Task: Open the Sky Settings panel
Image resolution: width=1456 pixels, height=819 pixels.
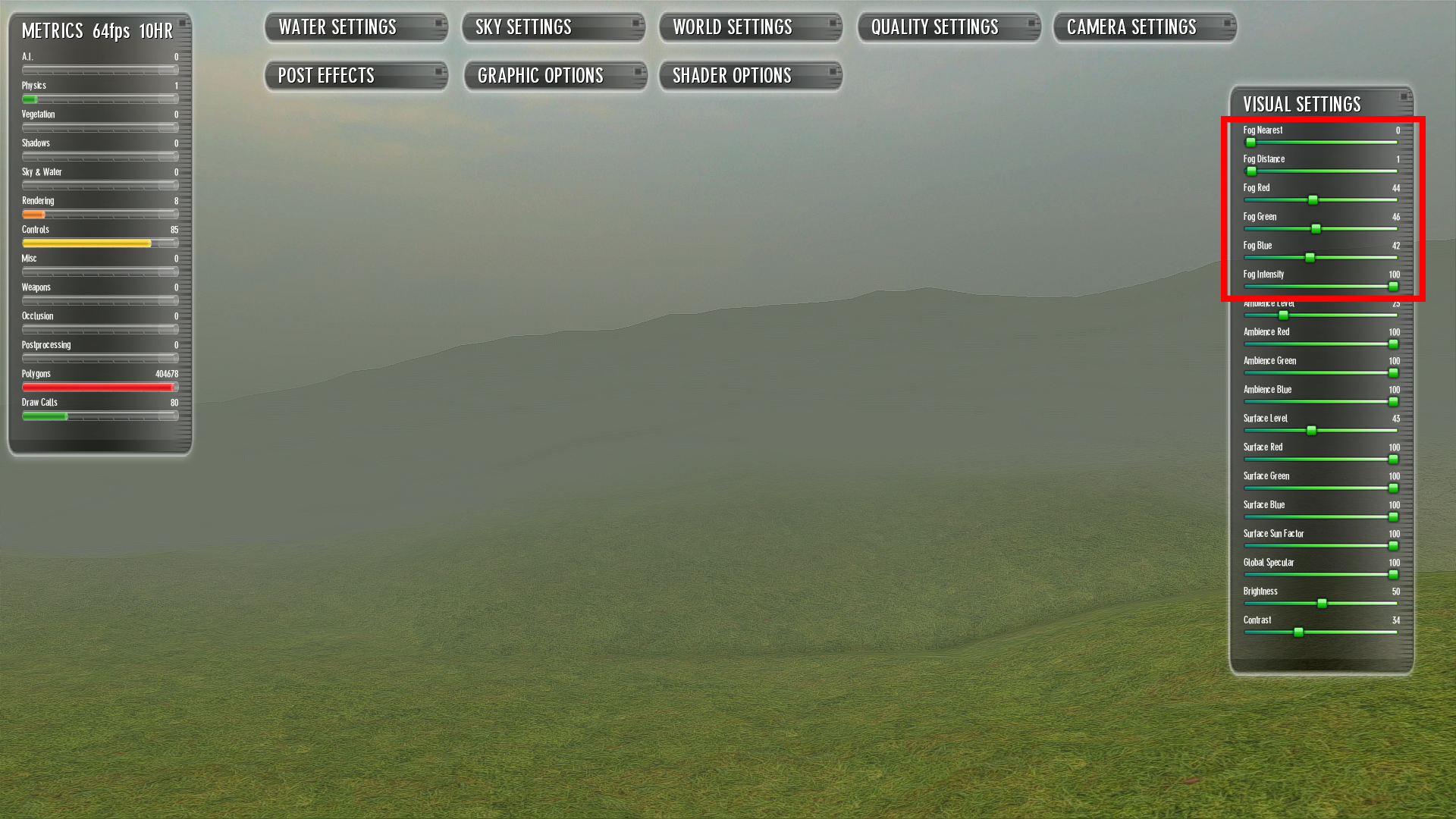Action: 553,27
